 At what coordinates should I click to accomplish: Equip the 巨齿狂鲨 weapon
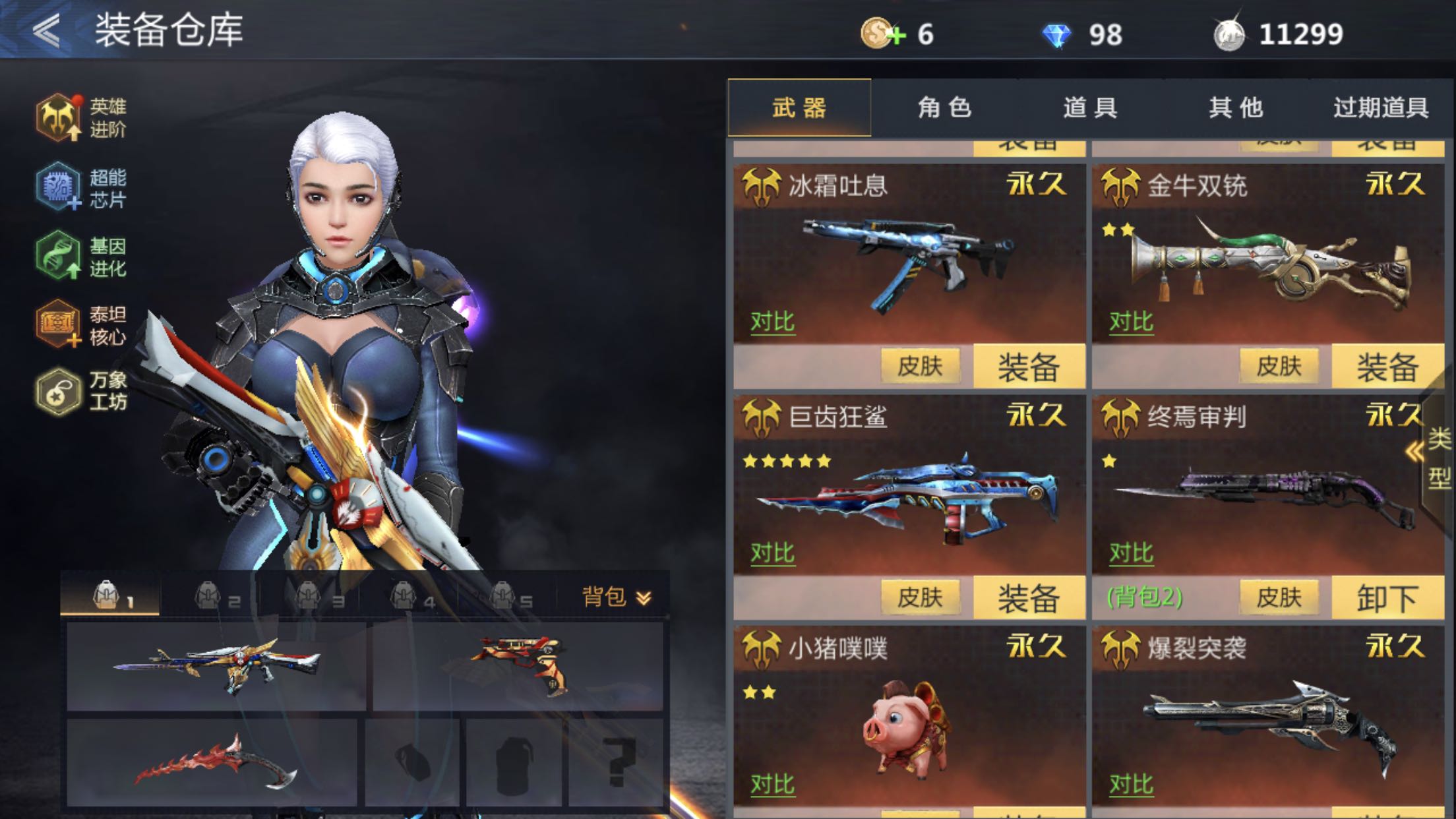[1028, 598]
